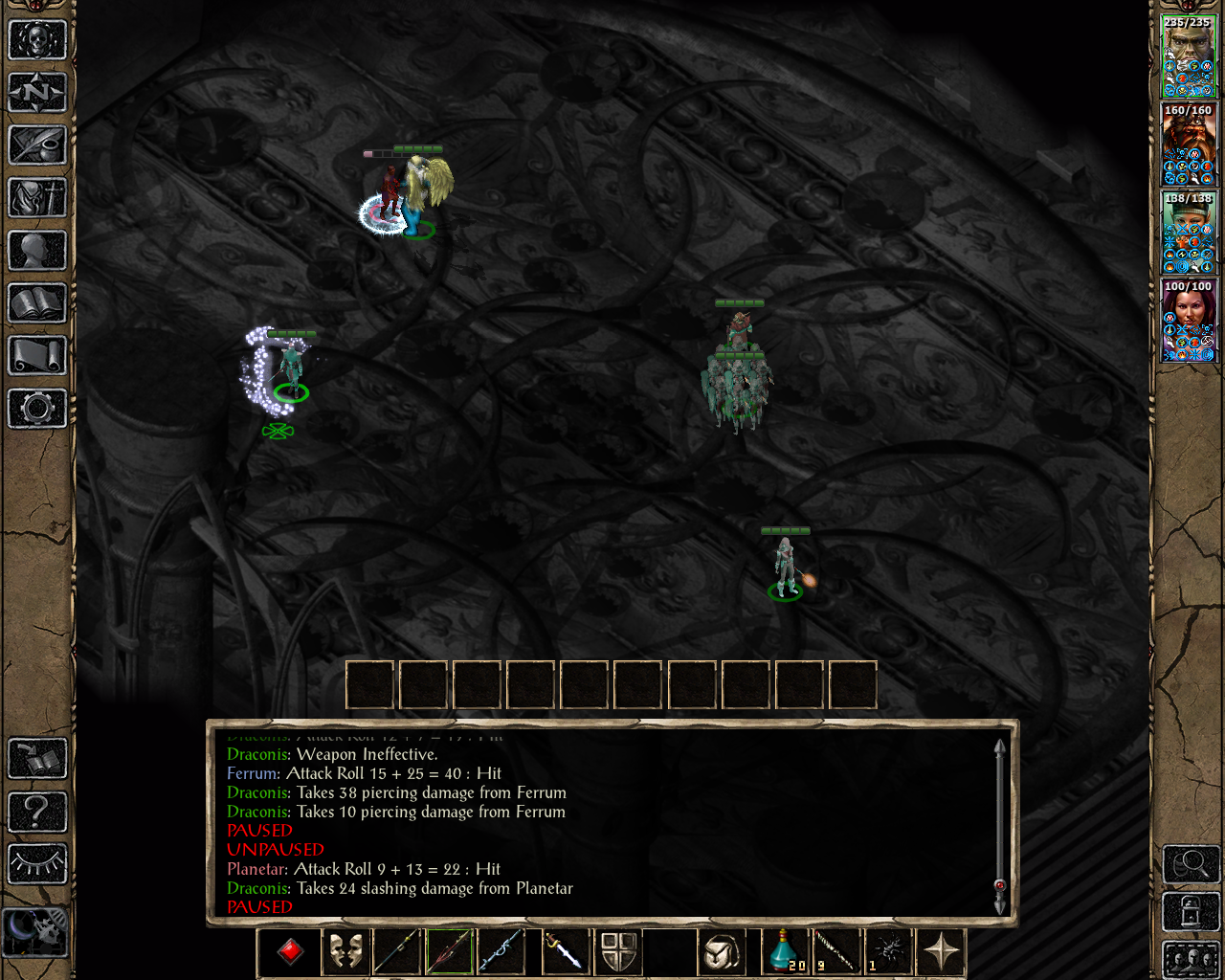View the character record sheet
Image resolution: width=1225 pixels, height=980 pixels.
(38, 250)
